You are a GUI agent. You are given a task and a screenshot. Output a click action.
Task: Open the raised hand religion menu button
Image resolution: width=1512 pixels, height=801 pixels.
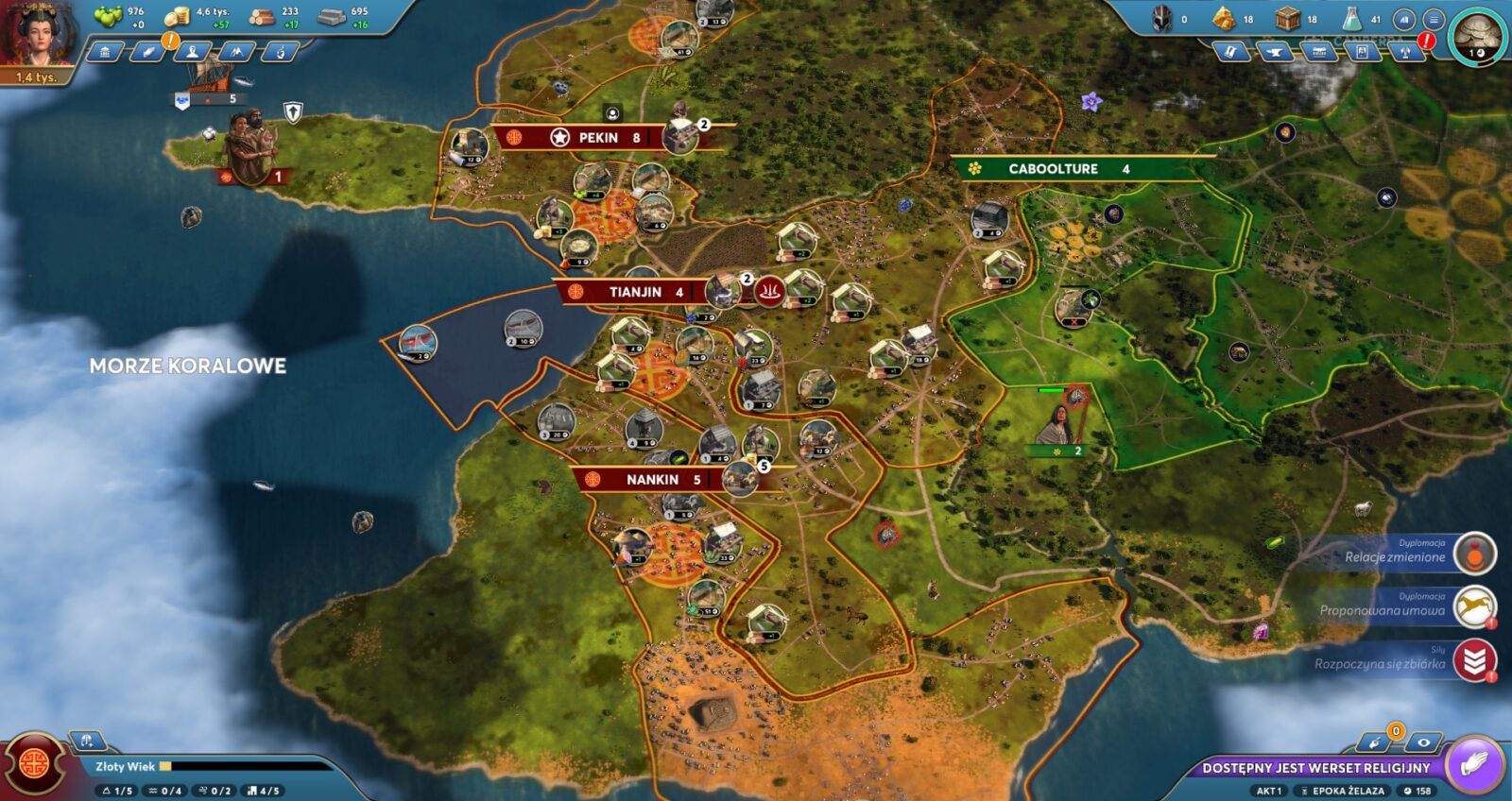click(x=280, y=52)
